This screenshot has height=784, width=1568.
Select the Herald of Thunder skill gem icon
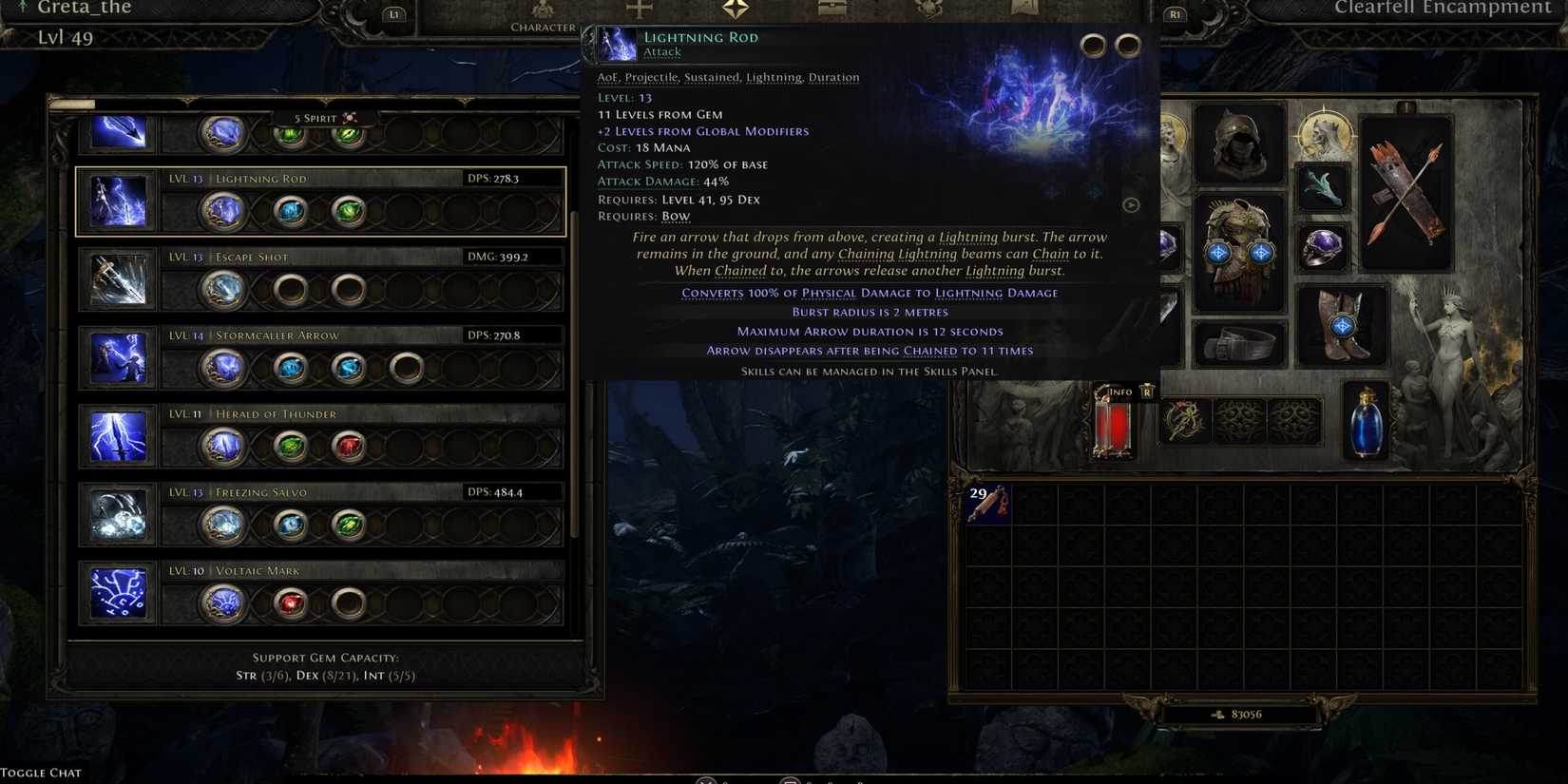117,436
